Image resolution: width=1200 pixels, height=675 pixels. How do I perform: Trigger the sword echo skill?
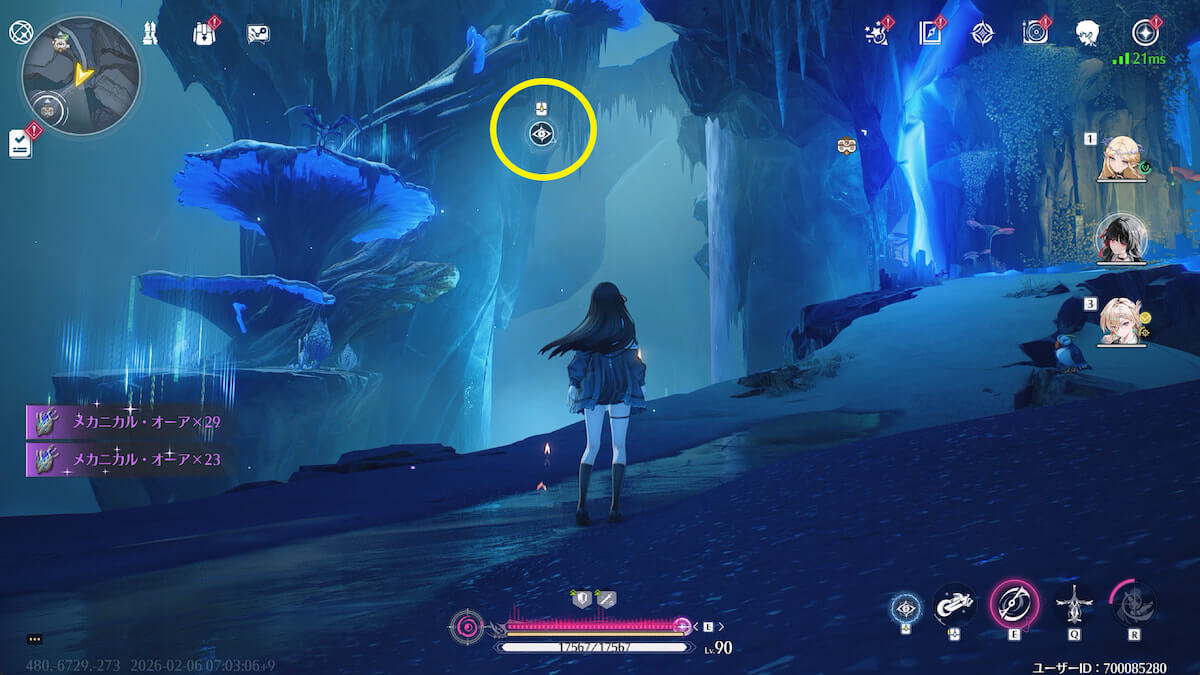(1075, 605)
